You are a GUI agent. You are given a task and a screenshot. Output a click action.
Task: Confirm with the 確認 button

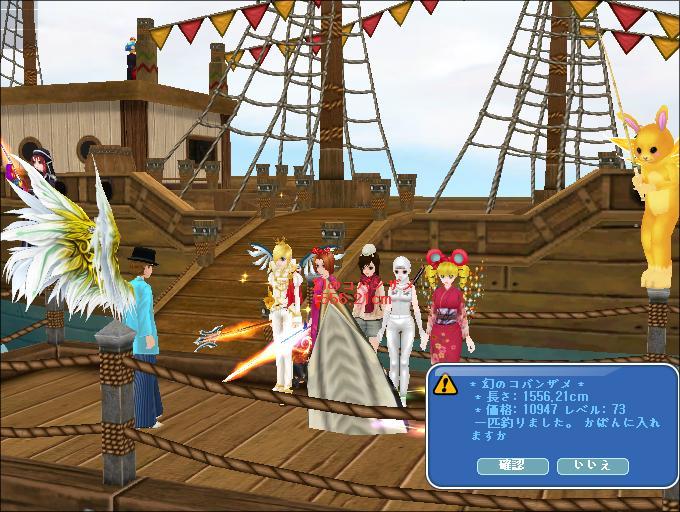511,466
